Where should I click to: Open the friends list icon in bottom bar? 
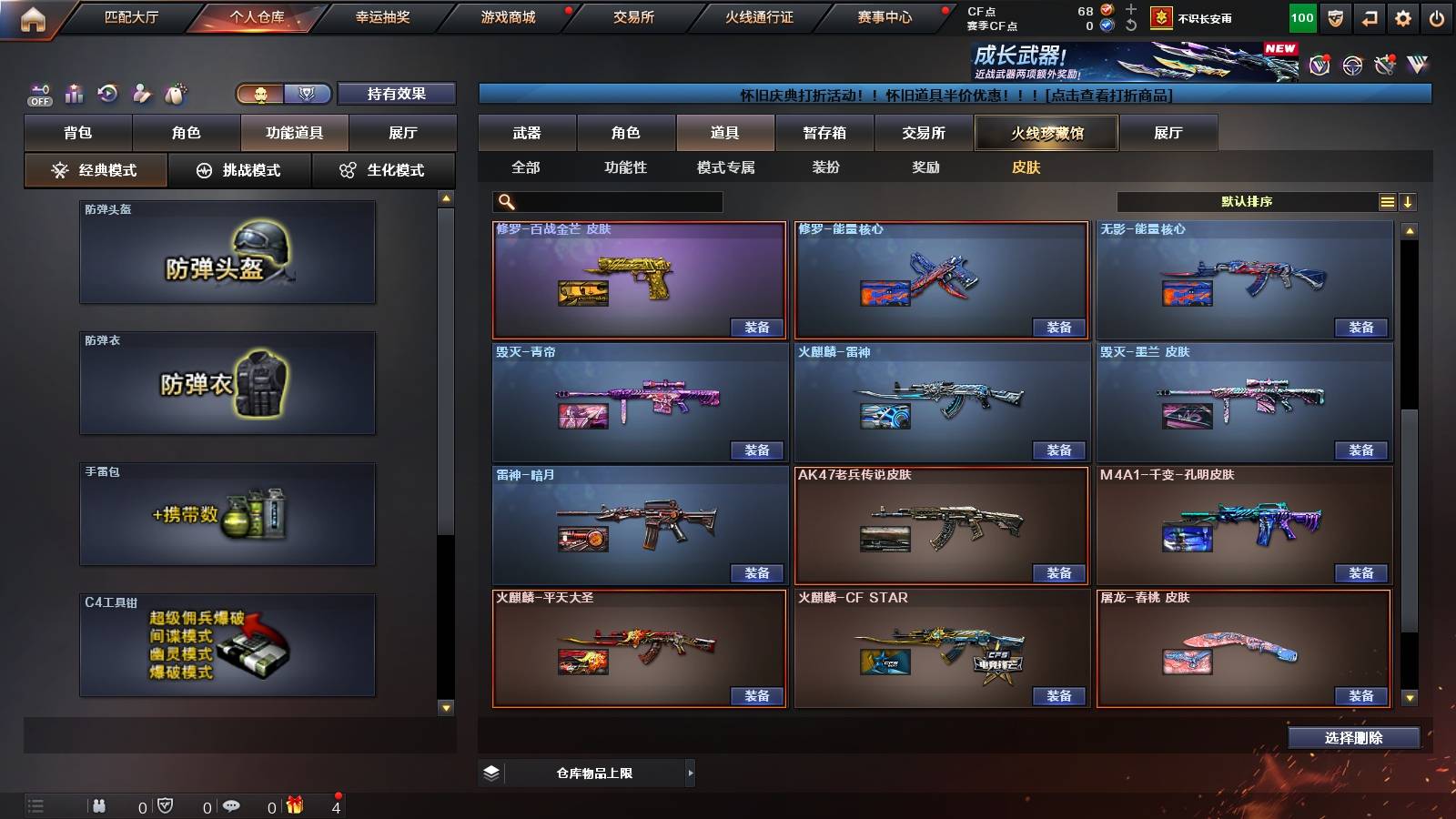(100, 805)
